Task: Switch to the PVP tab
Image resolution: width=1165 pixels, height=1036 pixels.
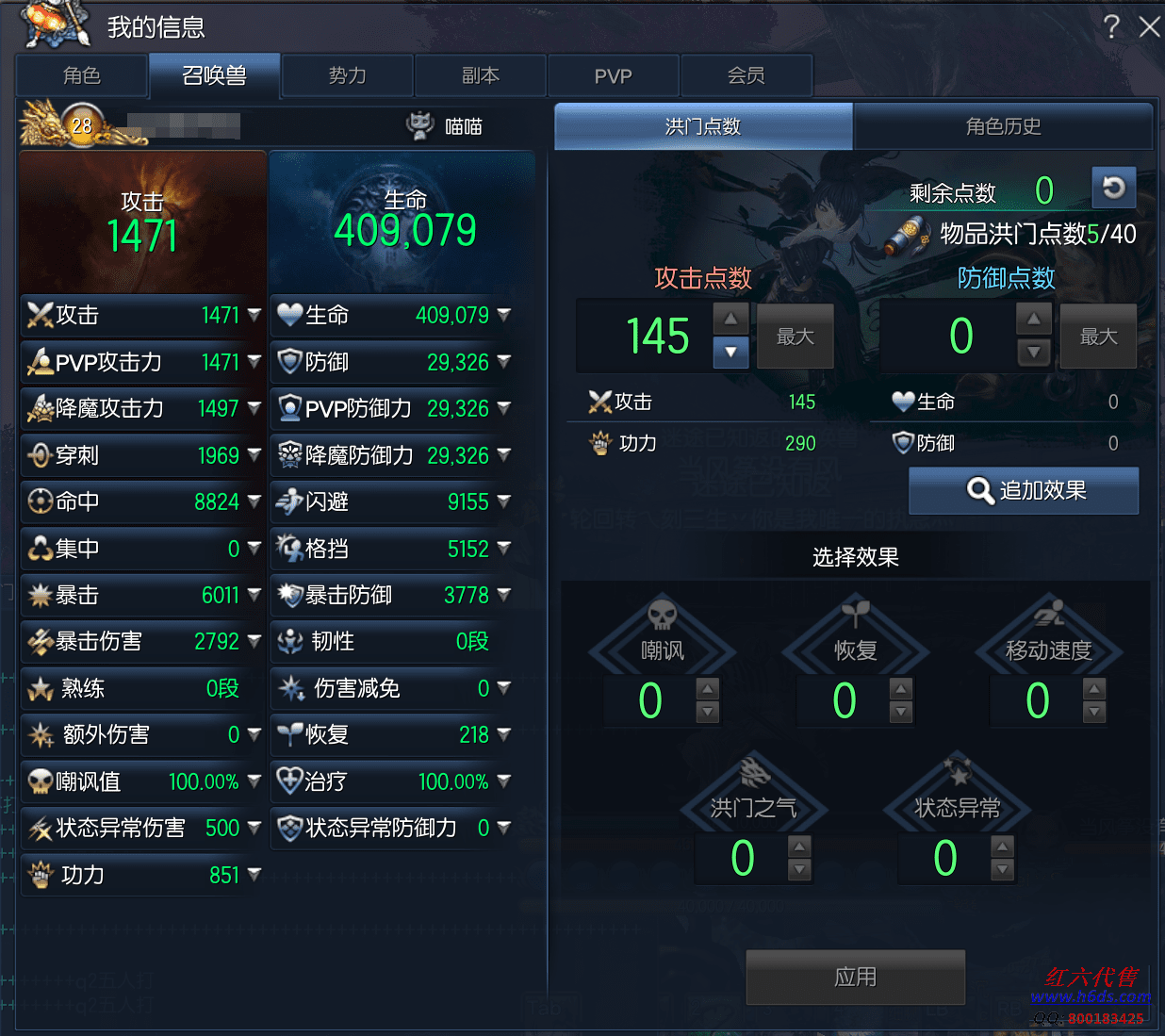Action: pos(613,75)
